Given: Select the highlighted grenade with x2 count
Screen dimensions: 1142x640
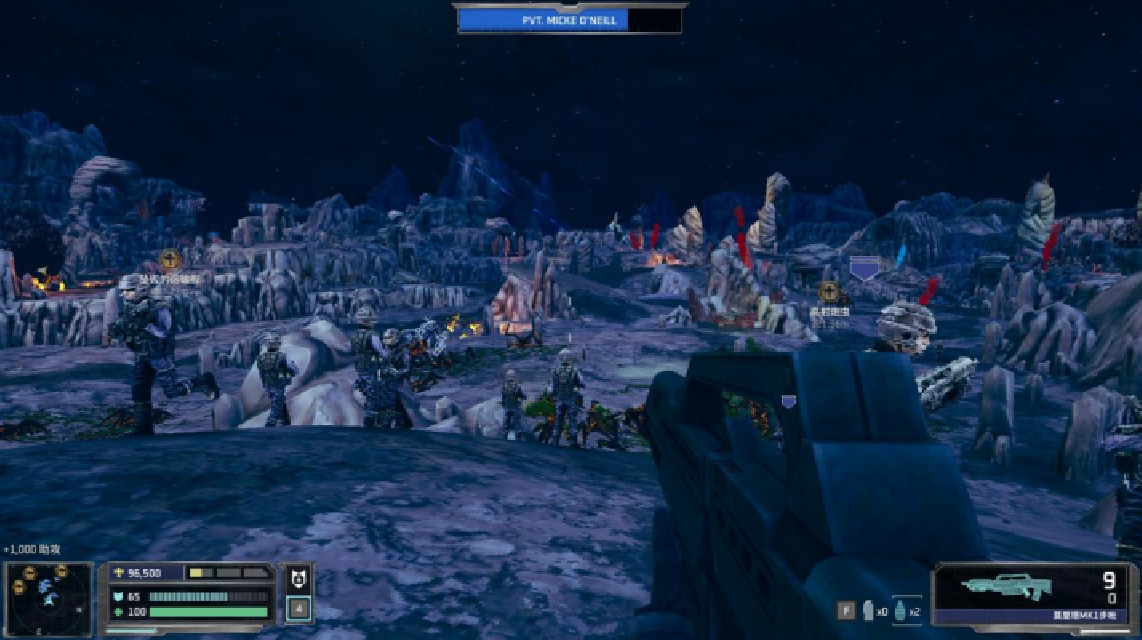Looking at the screenshot, I should 898,611.
